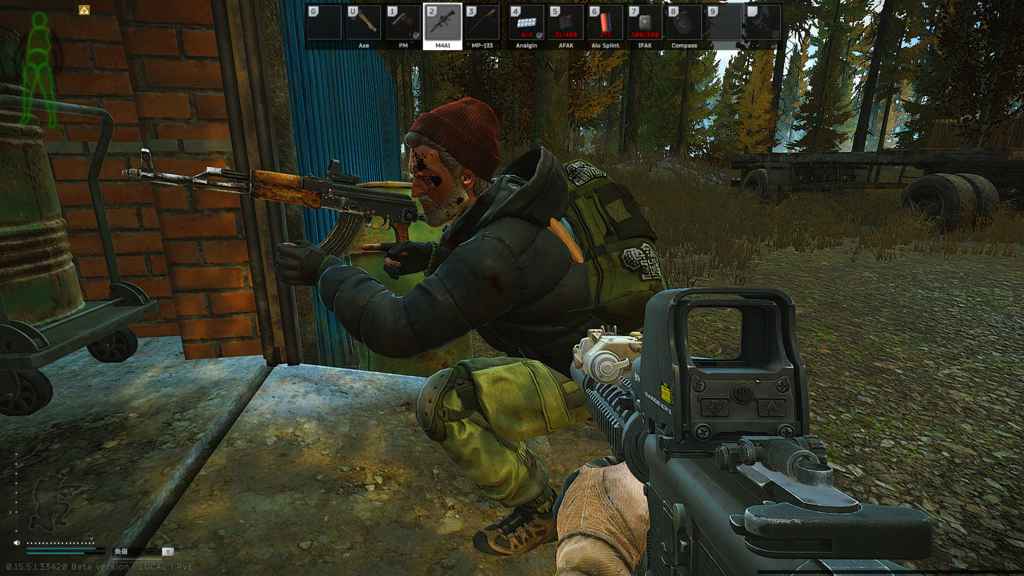Use the Analgin painkillers slot

click(527, 24)
